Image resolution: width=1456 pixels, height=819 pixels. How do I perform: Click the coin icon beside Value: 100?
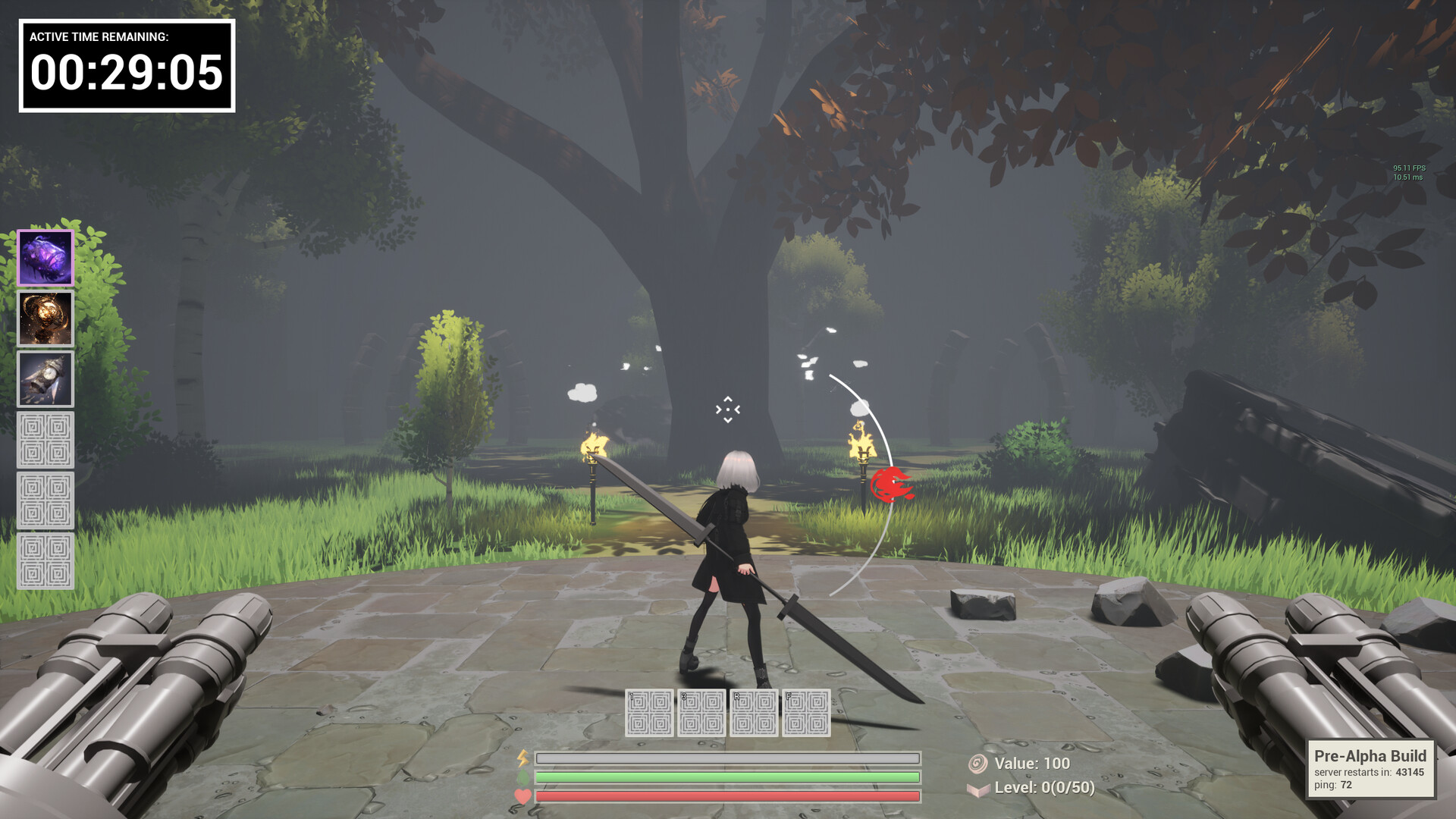(978, 765)
